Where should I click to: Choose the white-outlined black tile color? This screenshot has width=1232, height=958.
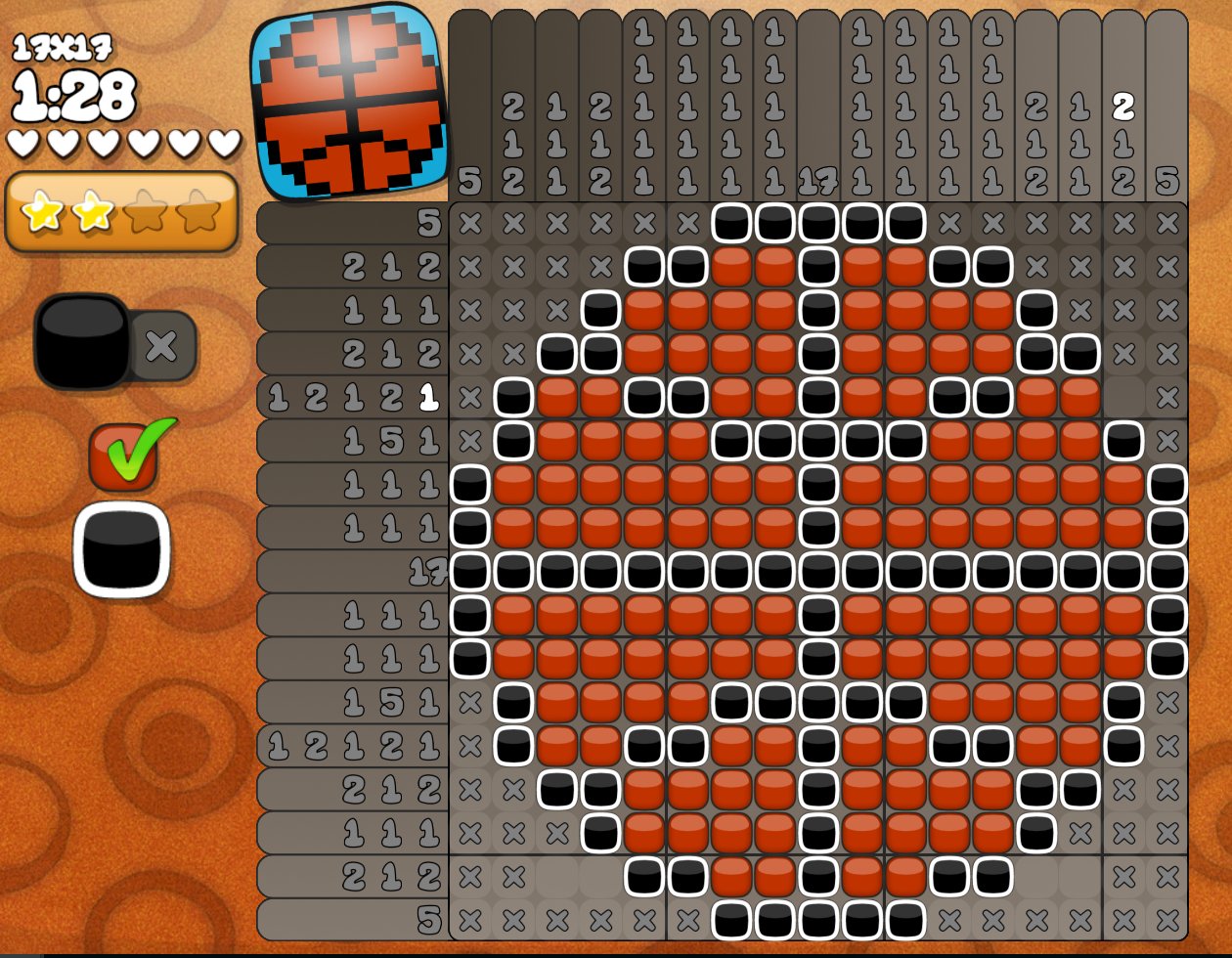tap(121, 549)
